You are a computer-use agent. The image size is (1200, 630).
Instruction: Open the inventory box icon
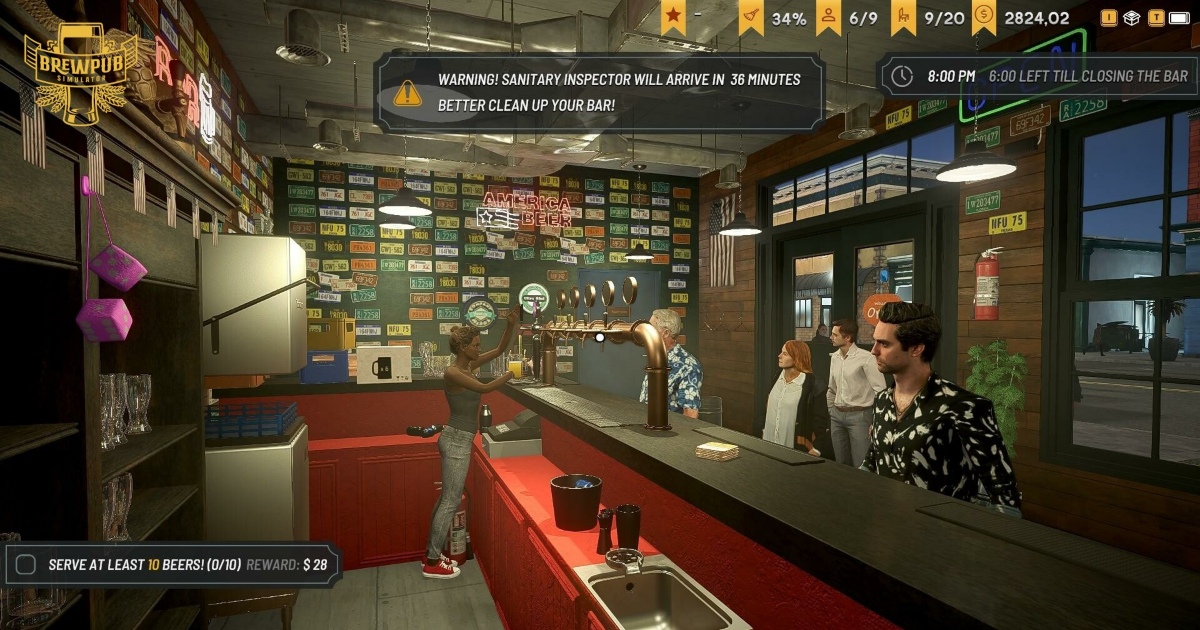click(x=1131, y=18)
